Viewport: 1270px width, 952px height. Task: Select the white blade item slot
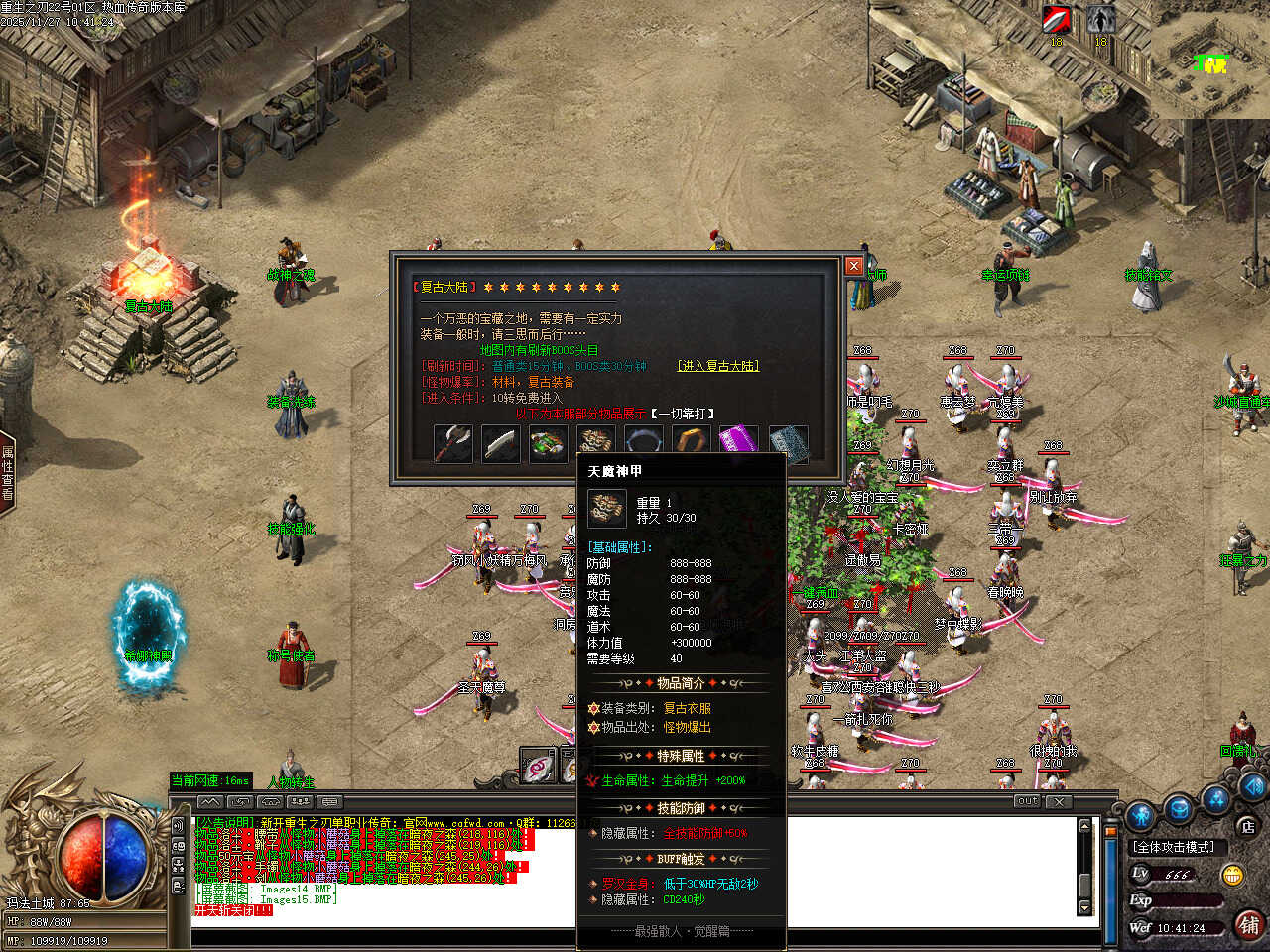click(500, 443)
